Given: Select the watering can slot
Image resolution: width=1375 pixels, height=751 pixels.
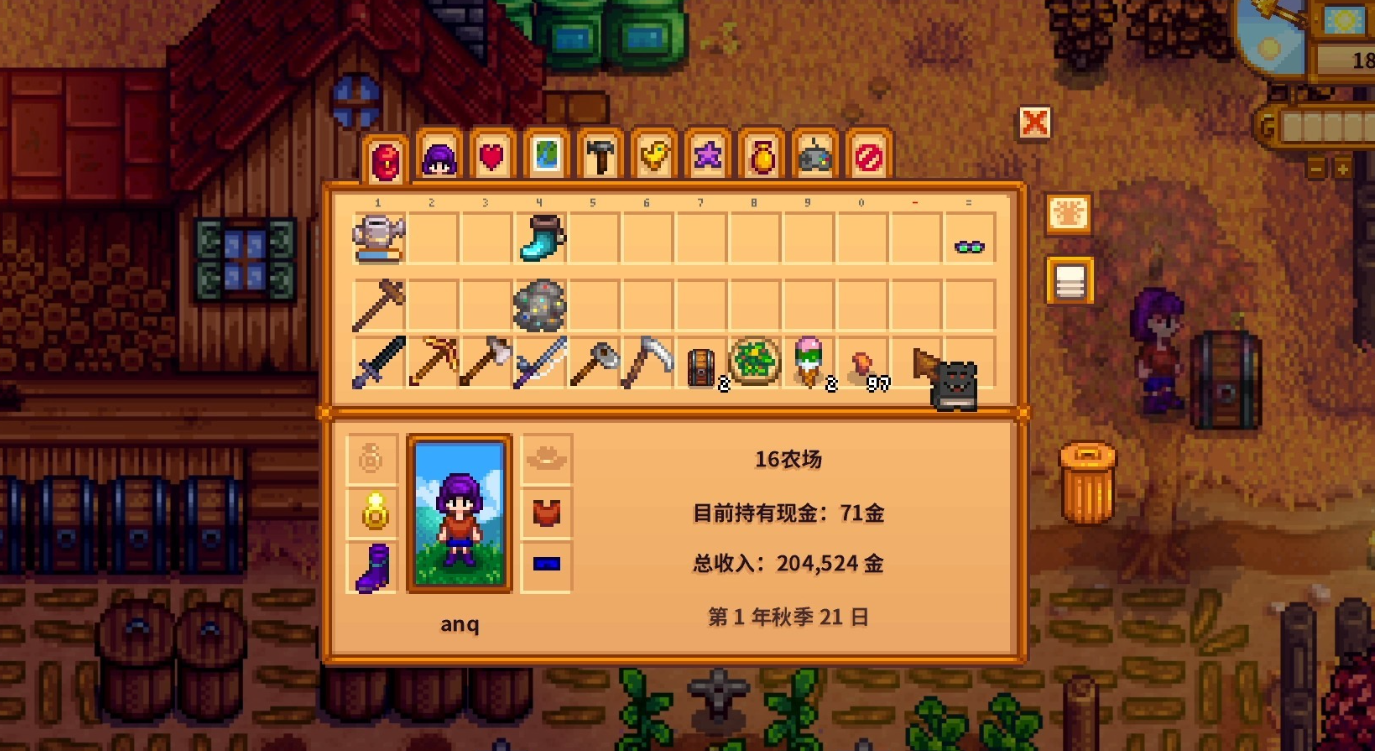Looking at the screenshot, I should point(378,239).
